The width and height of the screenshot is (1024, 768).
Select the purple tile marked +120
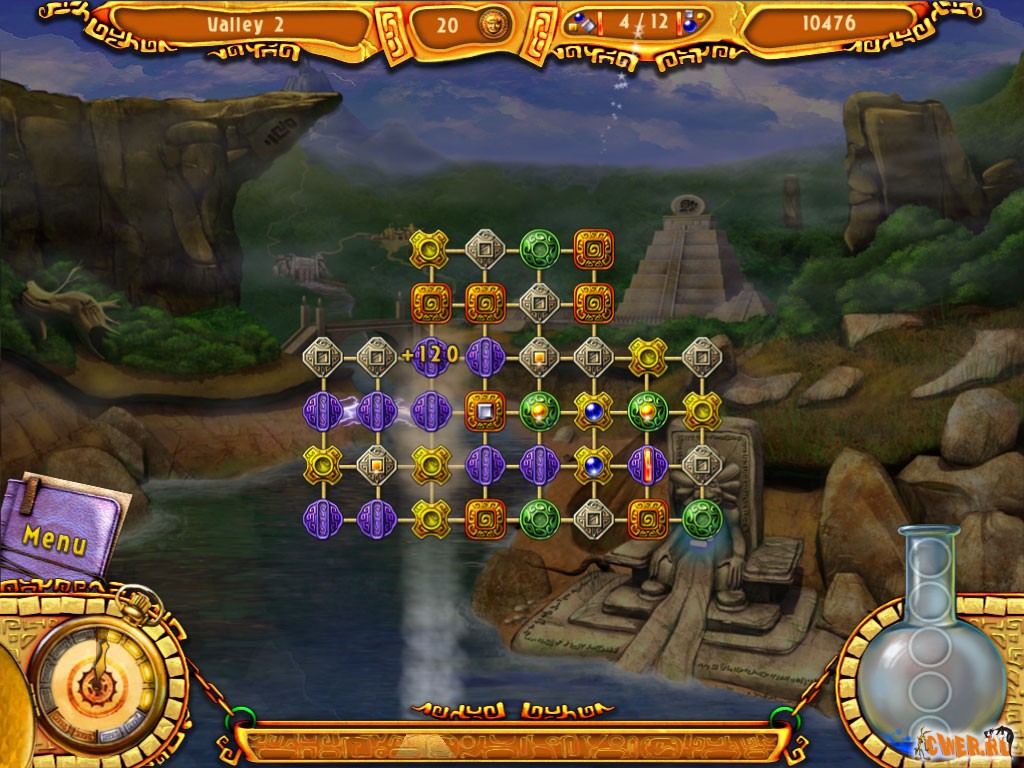(431, 356)
